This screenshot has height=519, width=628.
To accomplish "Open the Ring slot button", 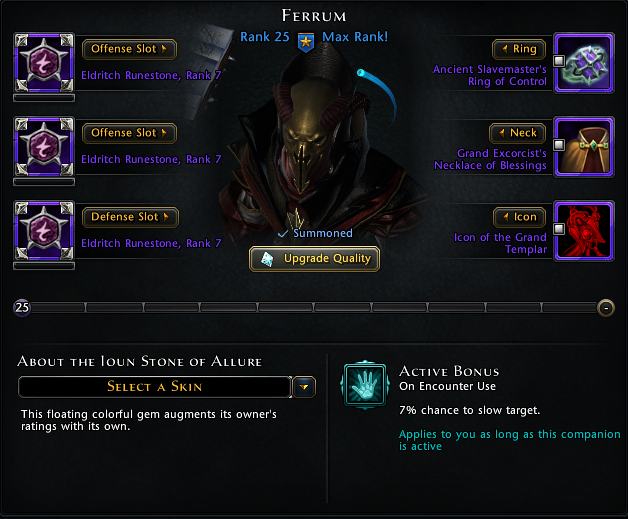I will (x=519, y=49).
